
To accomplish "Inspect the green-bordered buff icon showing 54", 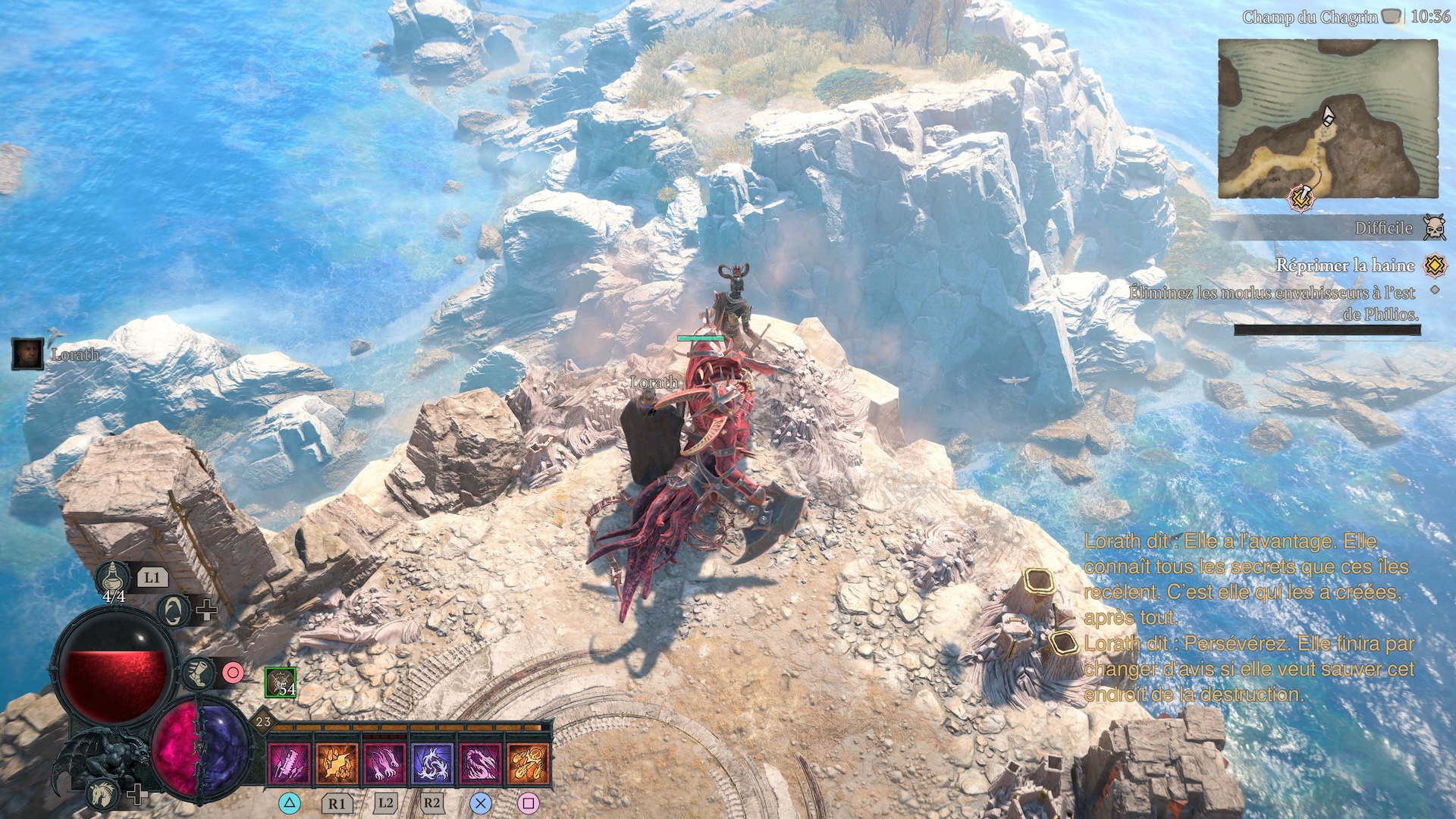I will [281, 682].
